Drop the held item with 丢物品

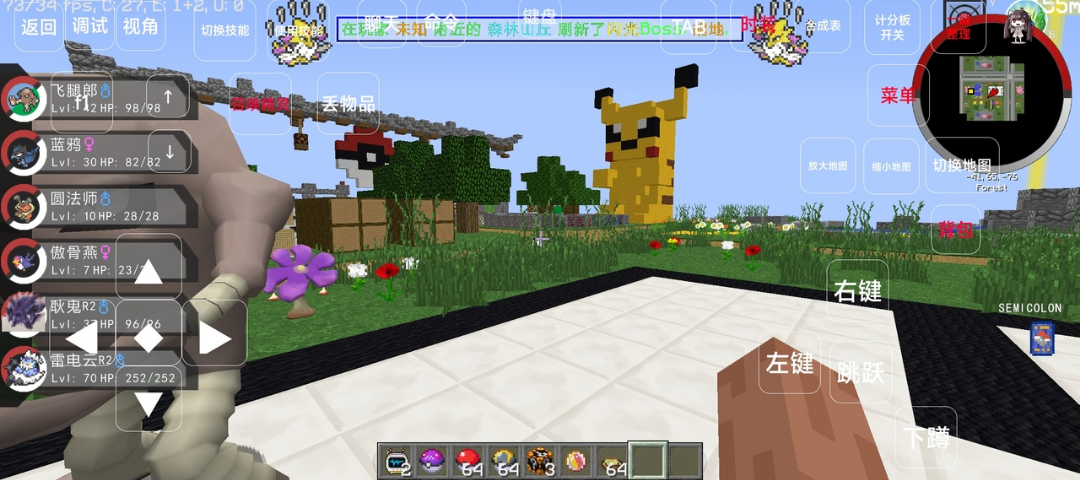348,103
